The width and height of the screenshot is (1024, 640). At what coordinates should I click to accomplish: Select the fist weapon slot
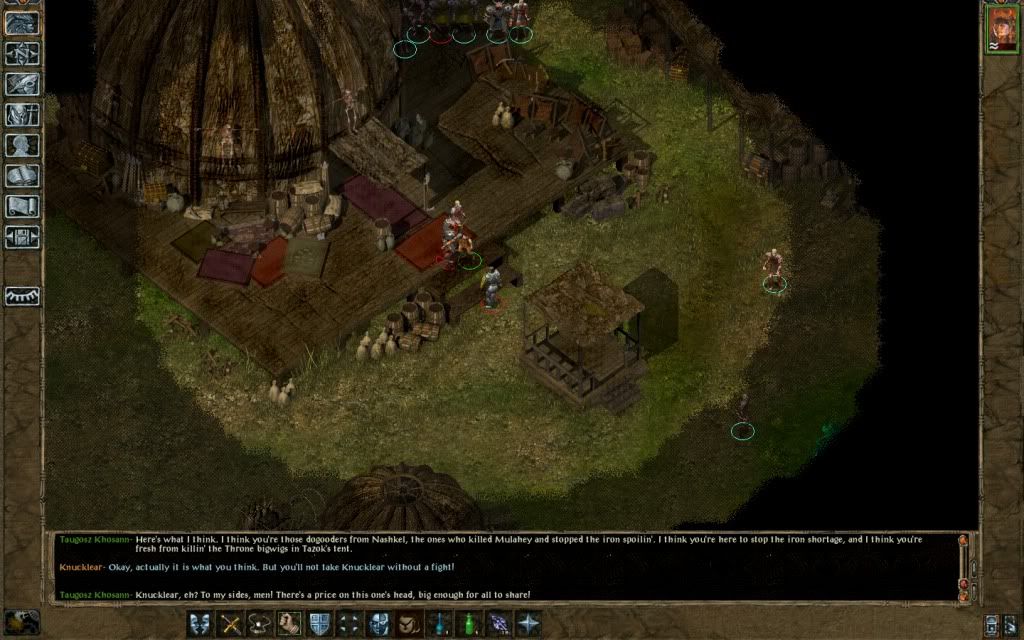pyautogui.click(x=290, y=624)
